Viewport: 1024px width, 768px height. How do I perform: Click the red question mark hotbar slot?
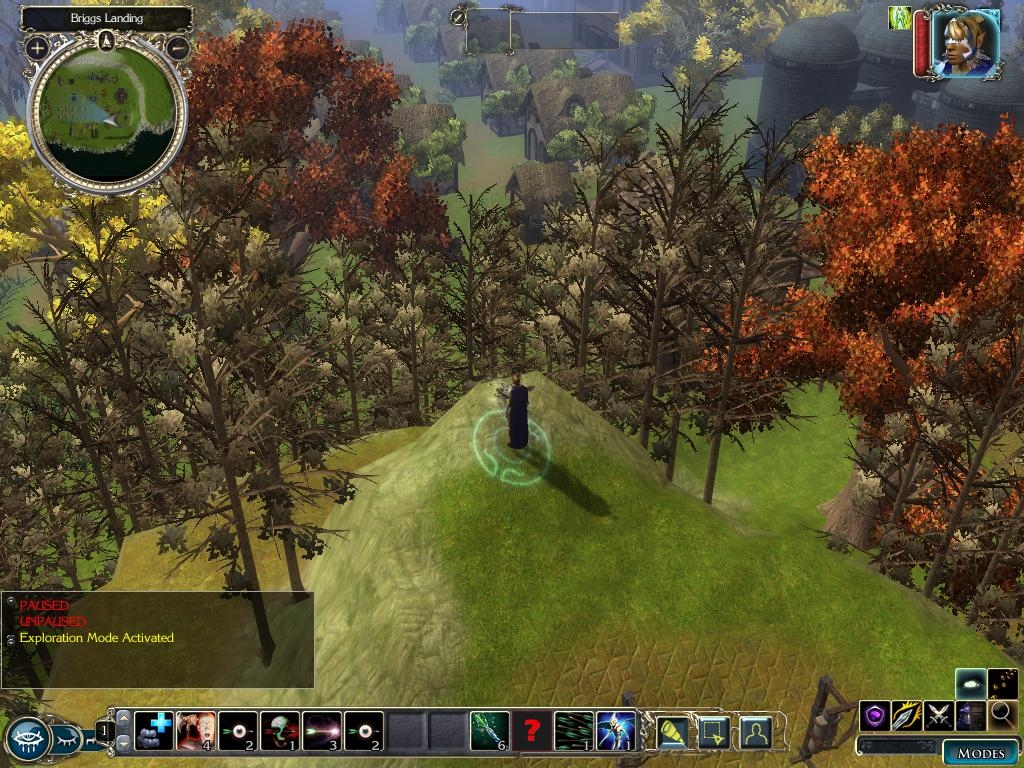532,731
